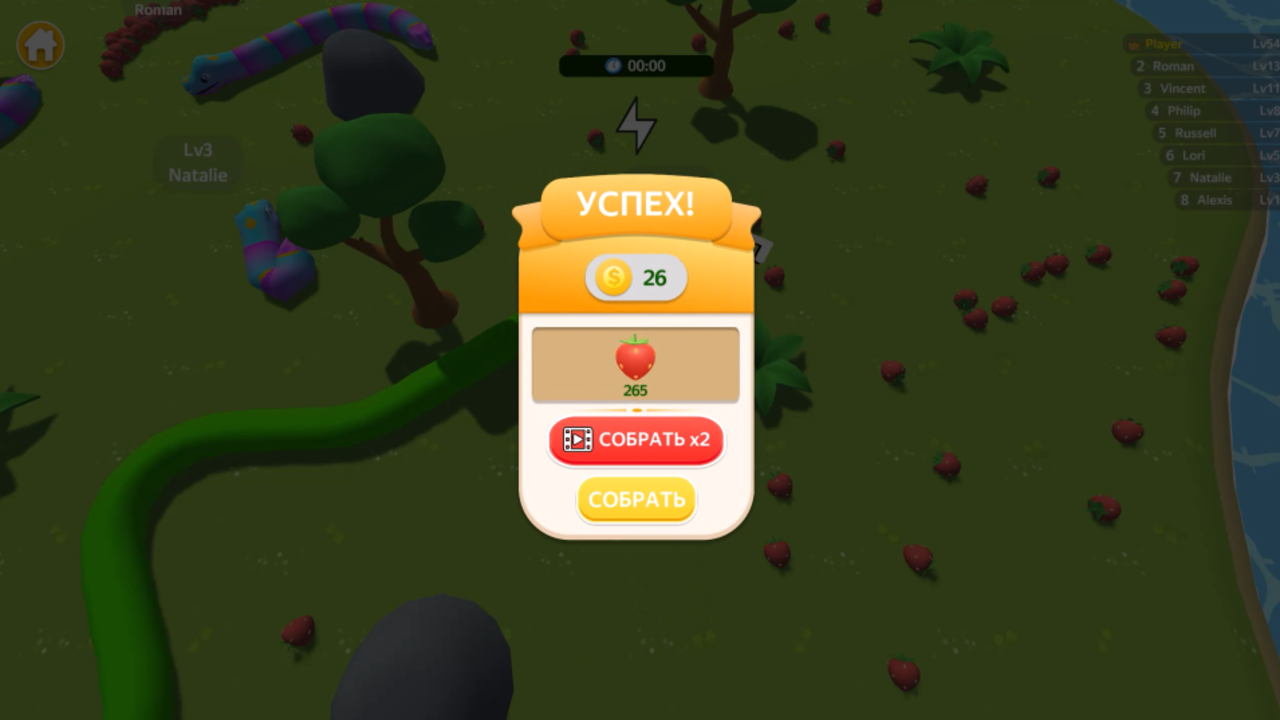Click the video ad icon on СОБРАТЬ x2
1280x720 pixels.
tap(577, 440)
